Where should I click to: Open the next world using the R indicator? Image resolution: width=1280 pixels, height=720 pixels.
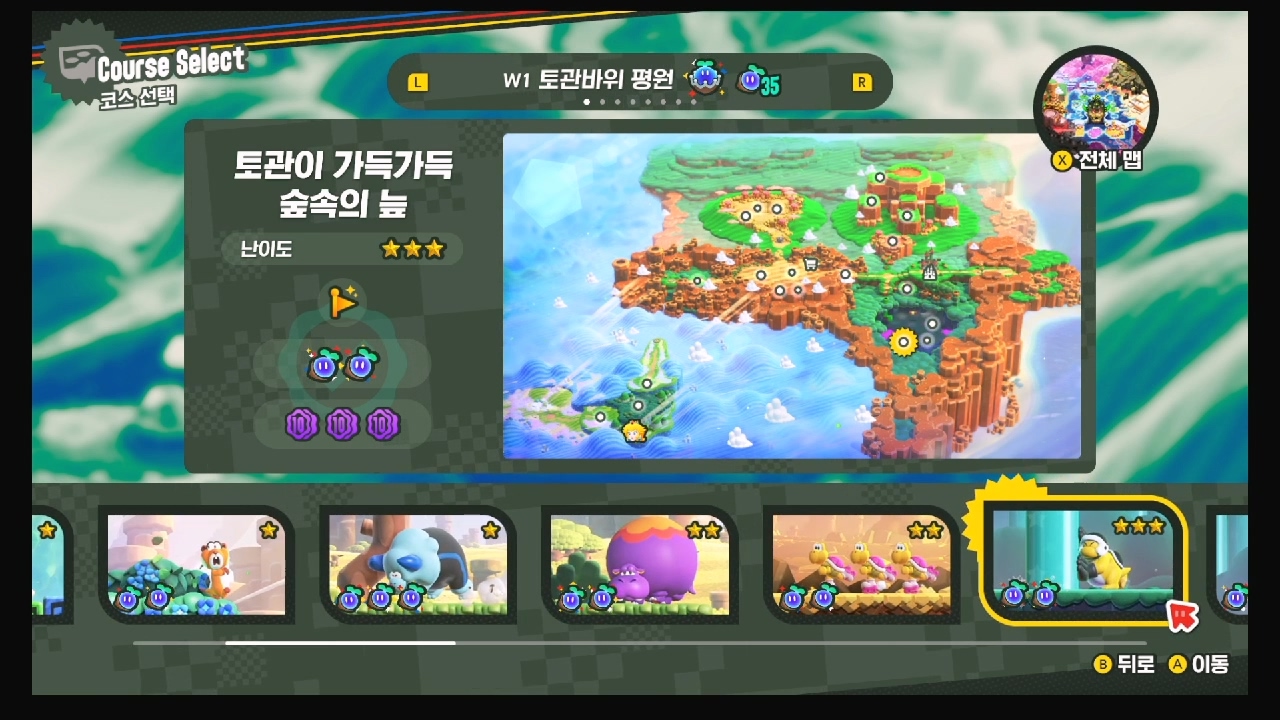click(864, 81)
